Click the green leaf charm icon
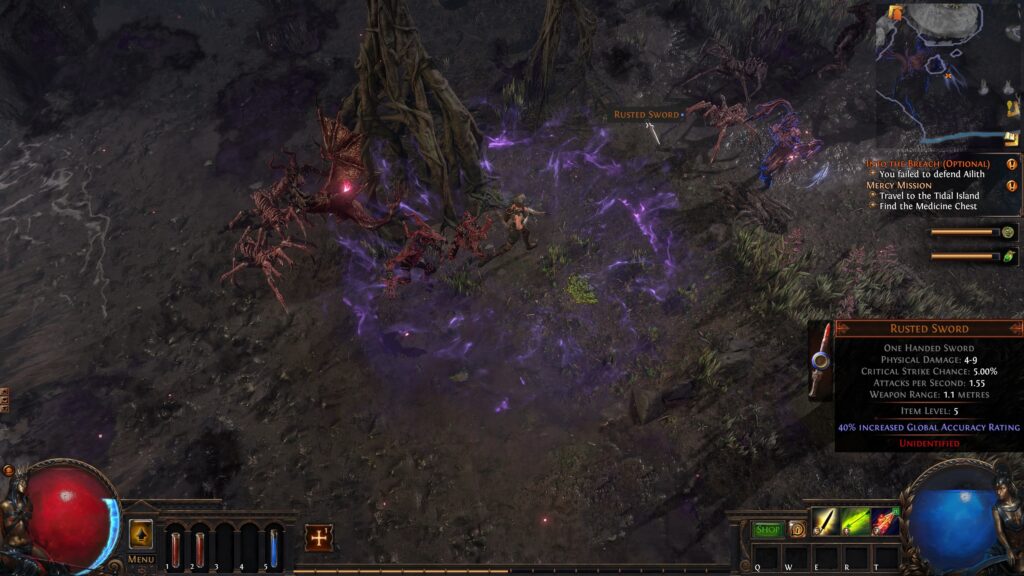 (x=1009, y=256)
